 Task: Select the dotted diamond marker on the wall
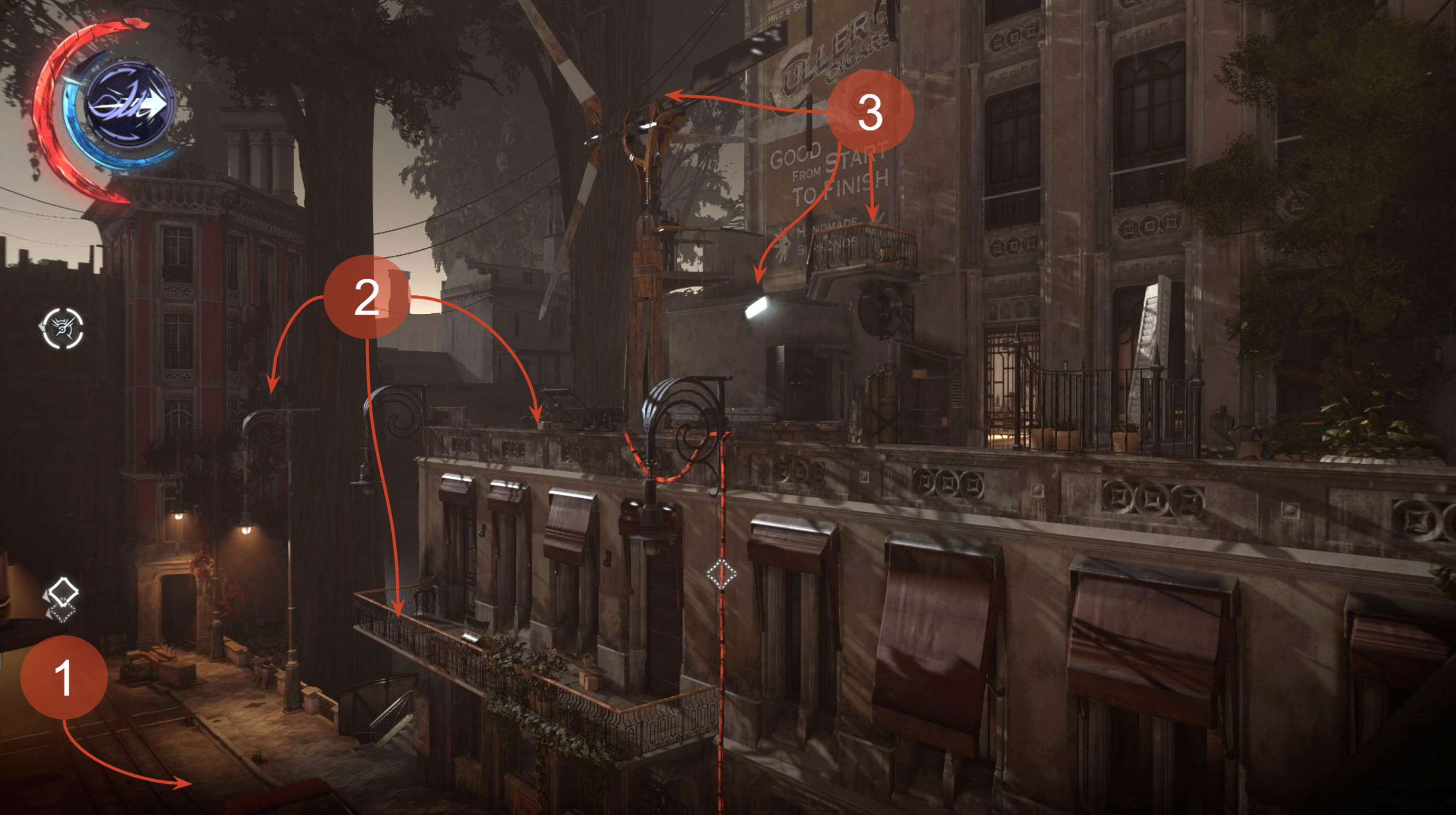click(721, 574)
